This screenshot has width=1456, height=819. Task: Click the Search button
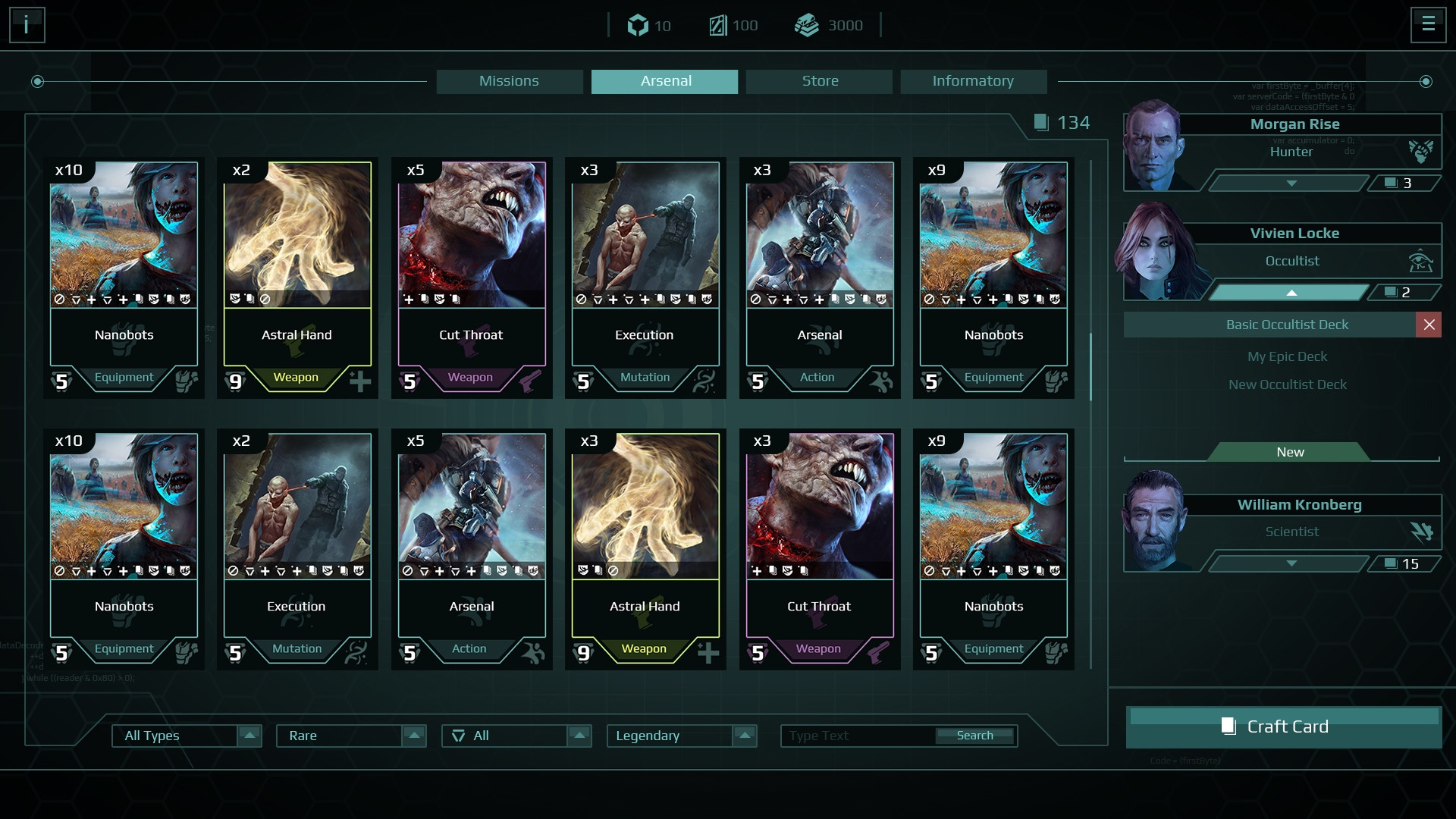click(974, 736)
